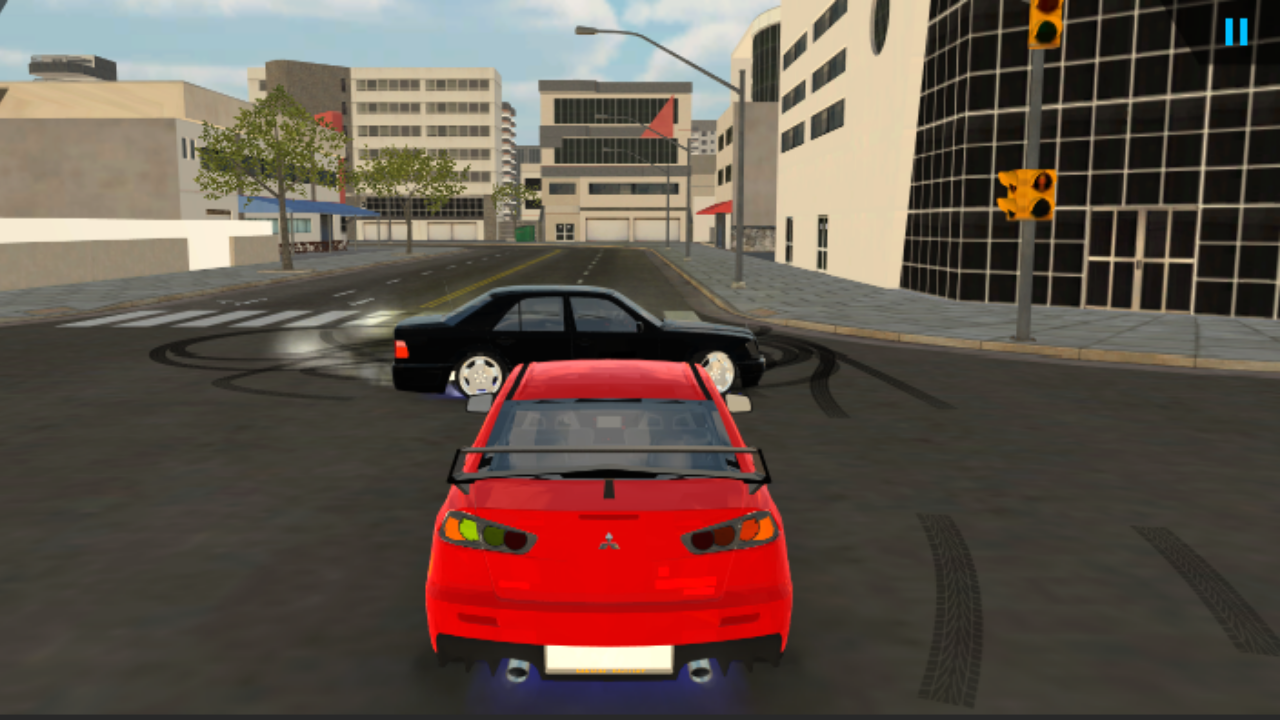Click the black car's rear wheel
This screenshot has height=720, width=1280.
coord(479,375)
